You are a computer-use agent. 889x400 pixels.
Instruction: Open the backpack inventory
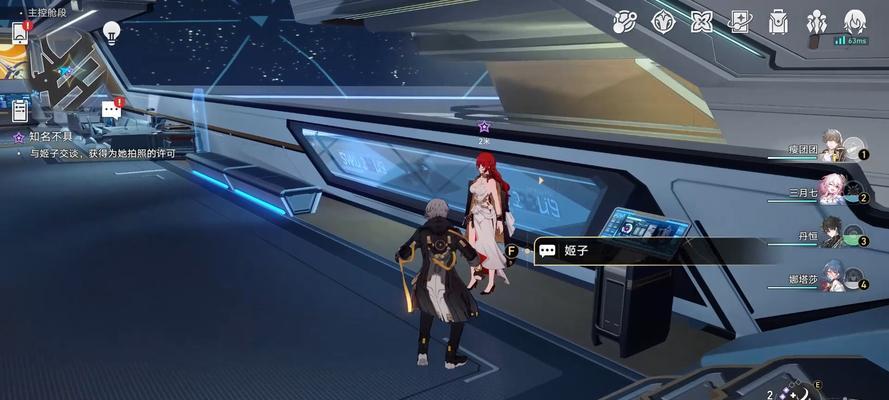[x=778, y=21]
